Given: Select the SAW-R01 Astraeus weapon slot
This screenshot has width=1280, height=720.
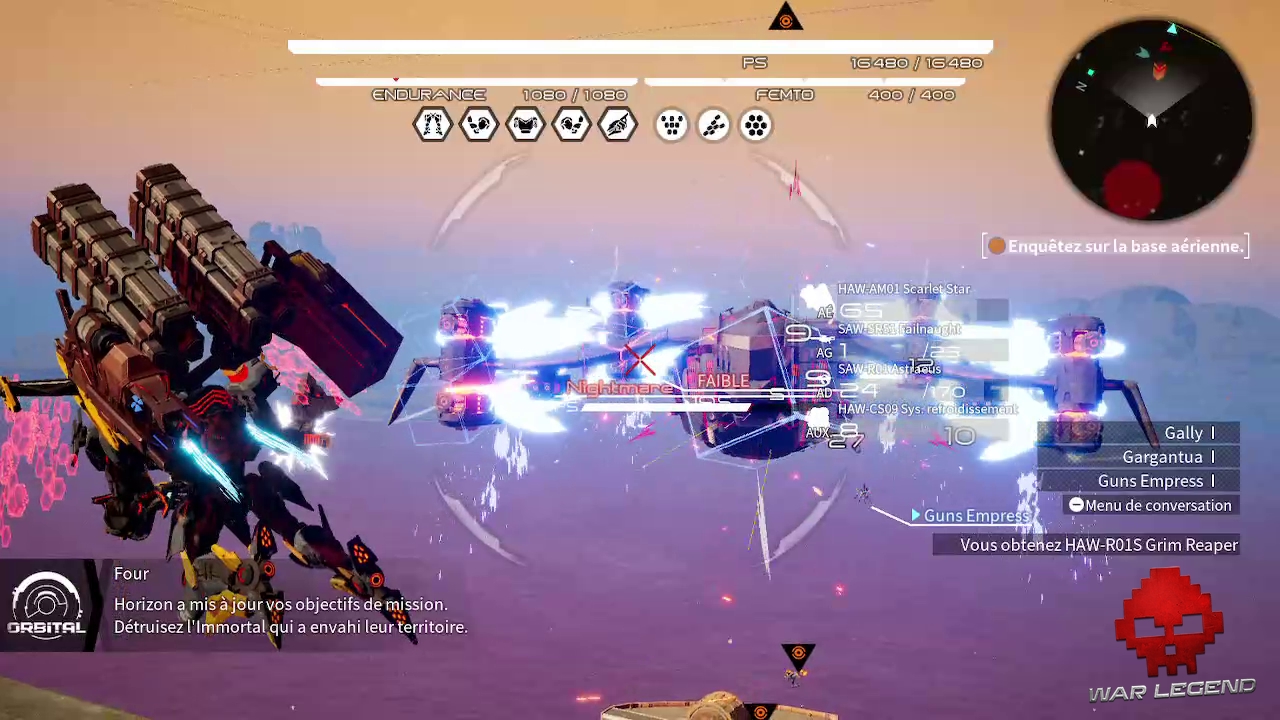Looking at the screenshot, I should click(x=889, y=369).
